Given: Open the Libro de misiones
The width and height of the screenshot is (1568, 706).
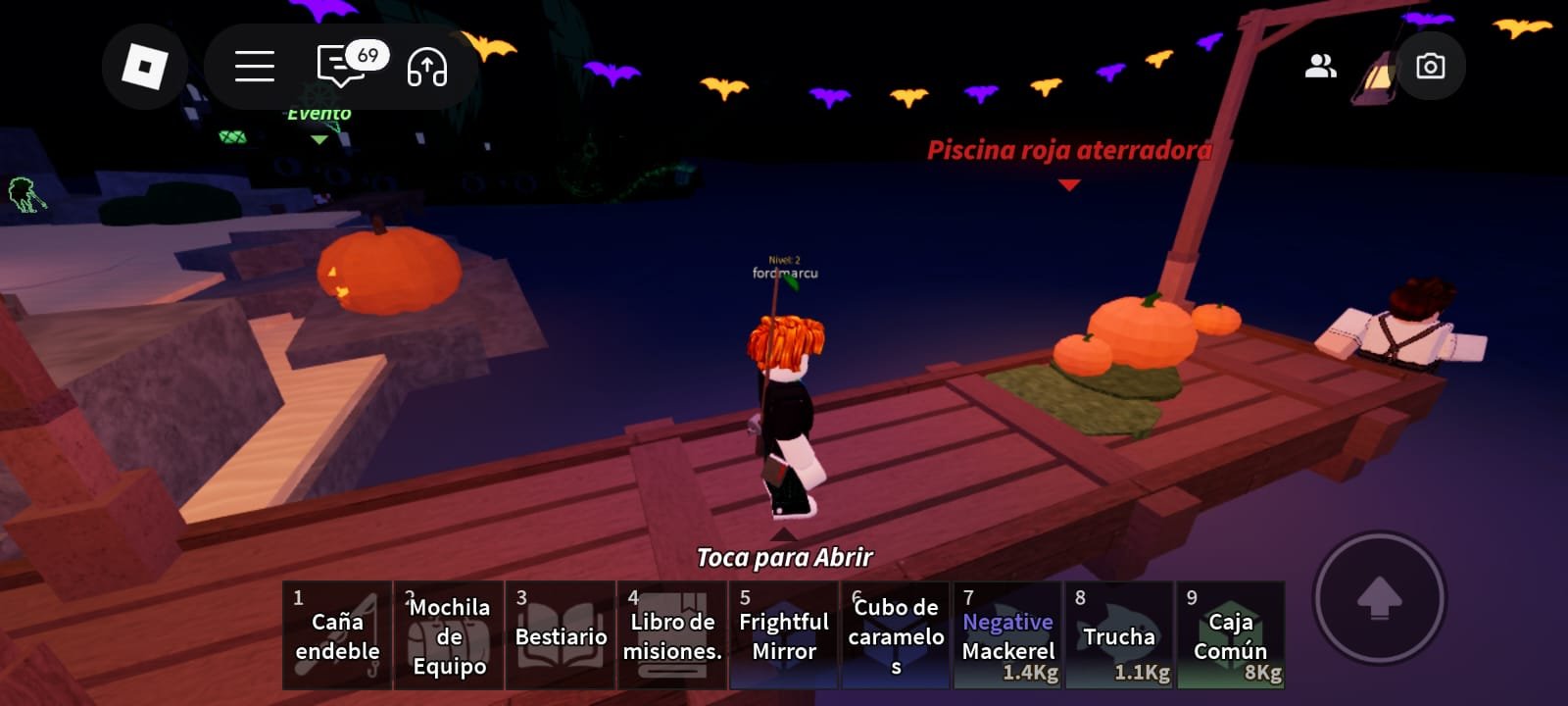Looking at the screenshot, I should 671,633.
